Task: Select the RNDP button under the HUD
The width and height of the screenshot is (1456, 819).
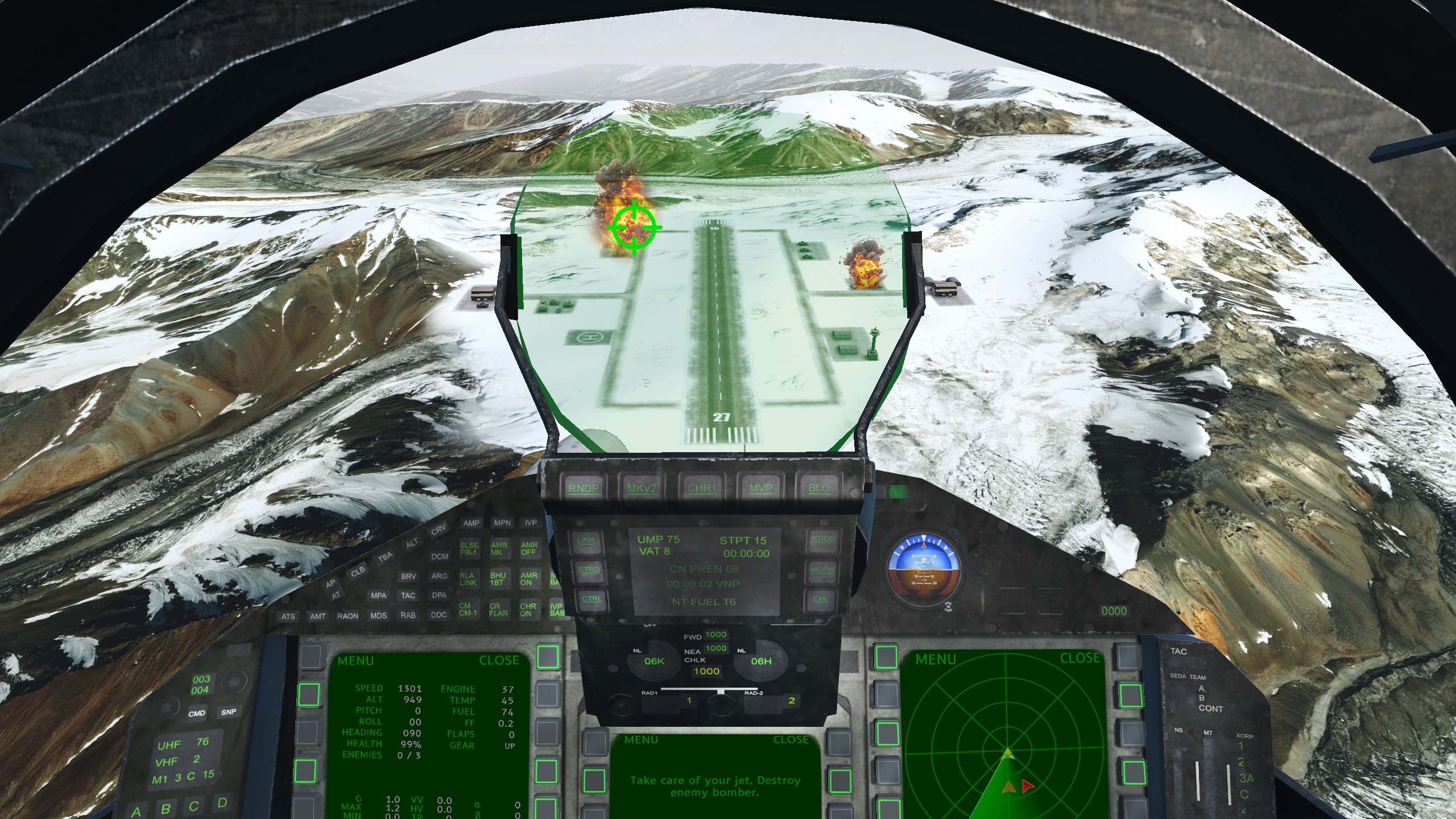Action: [x=584, y=489]
